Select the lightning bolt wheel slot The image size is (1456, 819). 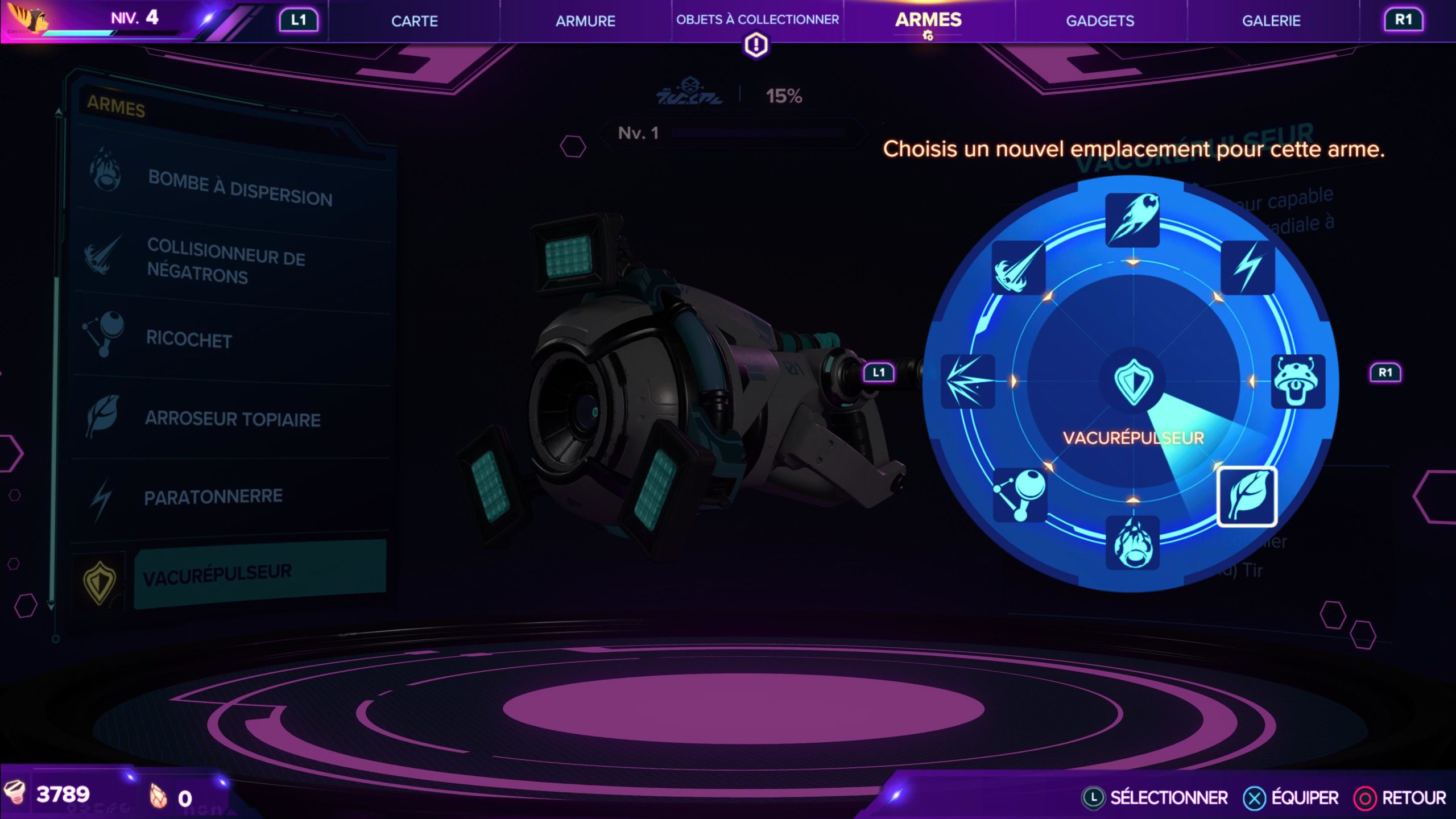[1247, 267]
